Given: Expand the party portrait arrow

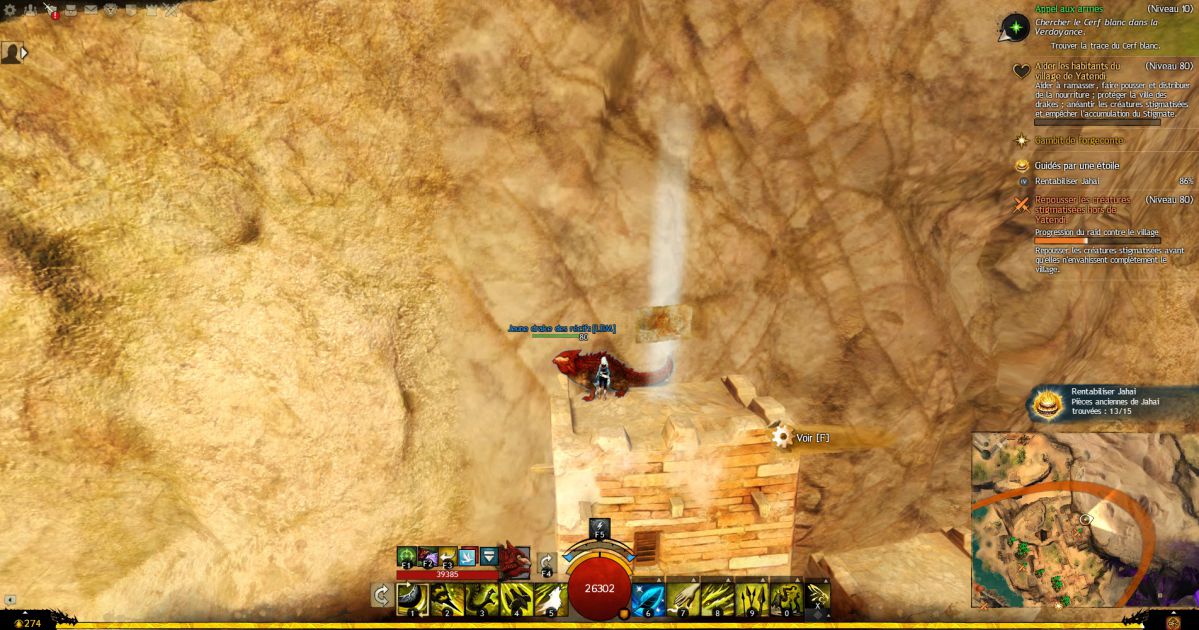Looking at the screenshot, I should (x=24, y=52).
